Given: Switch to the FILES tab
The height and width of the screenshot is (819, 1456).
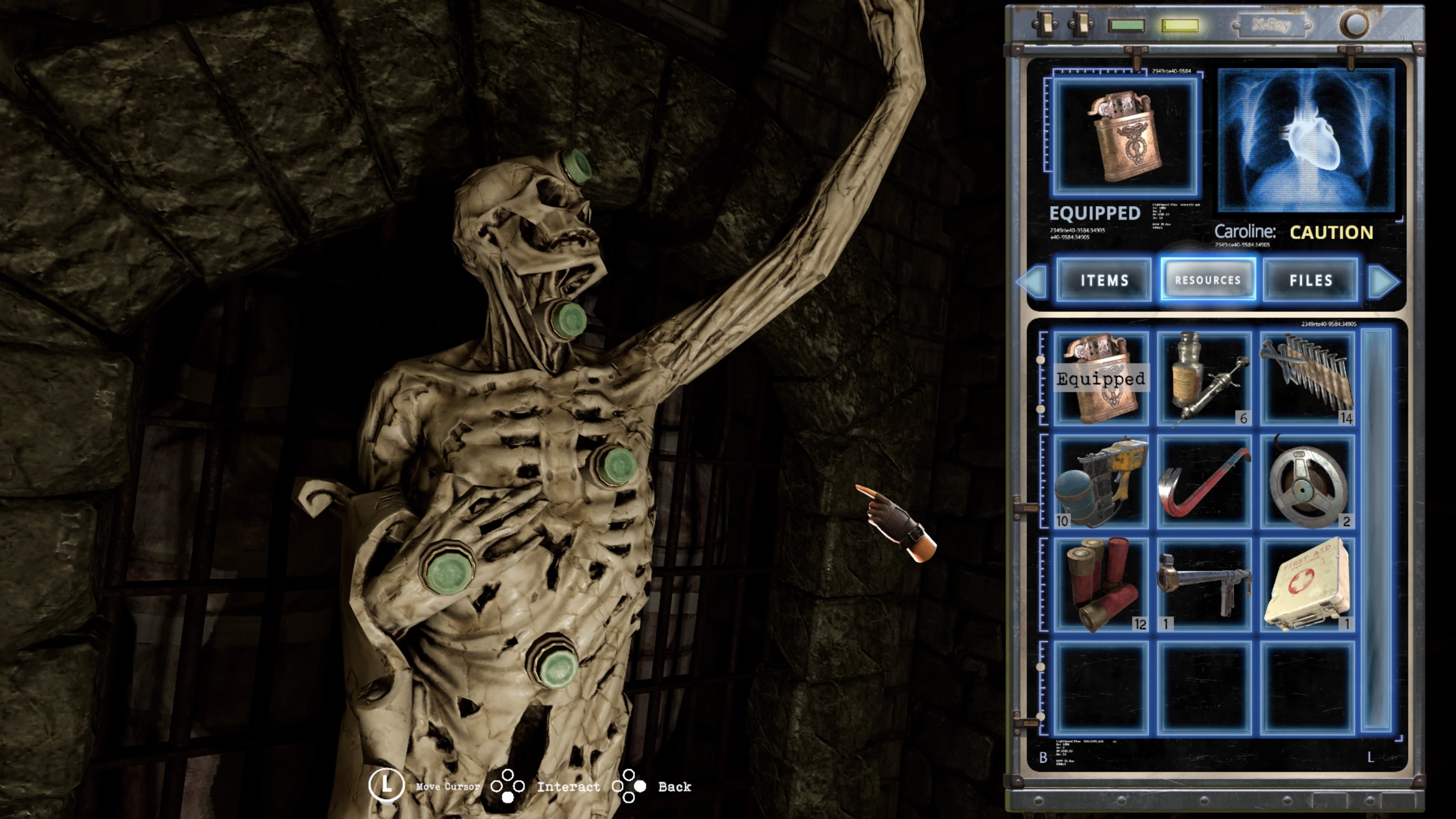Looking at the screenshot, I should [1311, 281].
